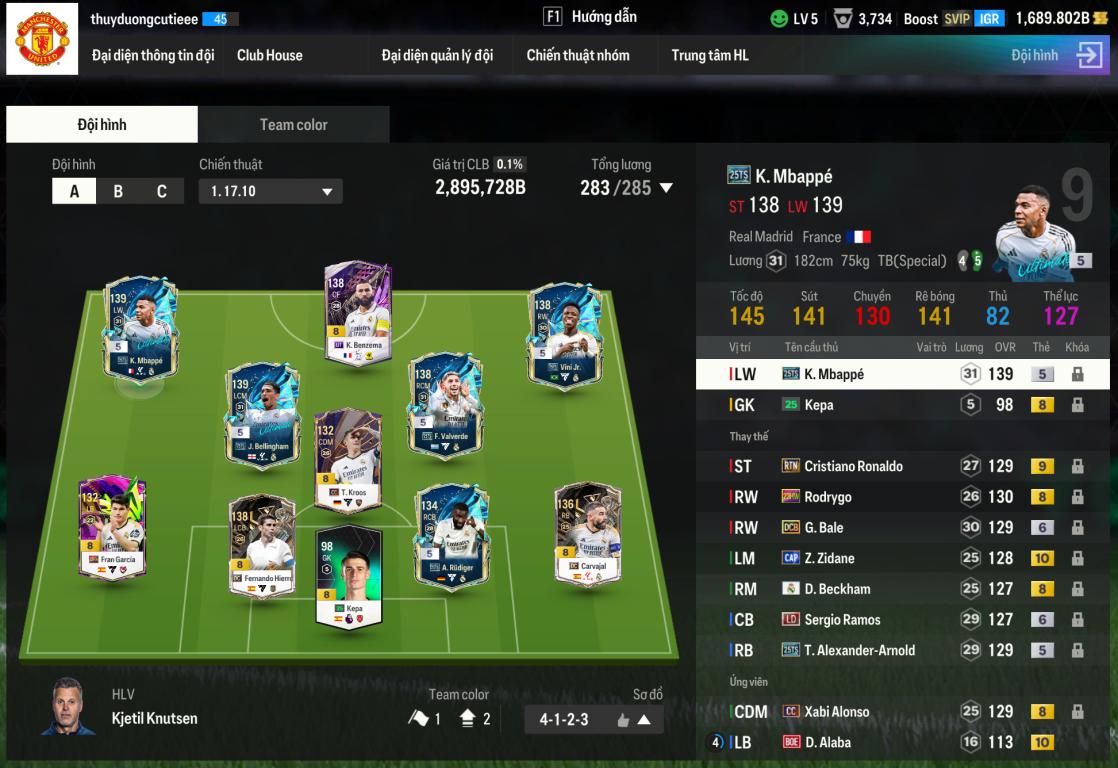Choose the T. Kroos player card
Viewport: 1118px width, 768px height.
click(x=347, y=460)
